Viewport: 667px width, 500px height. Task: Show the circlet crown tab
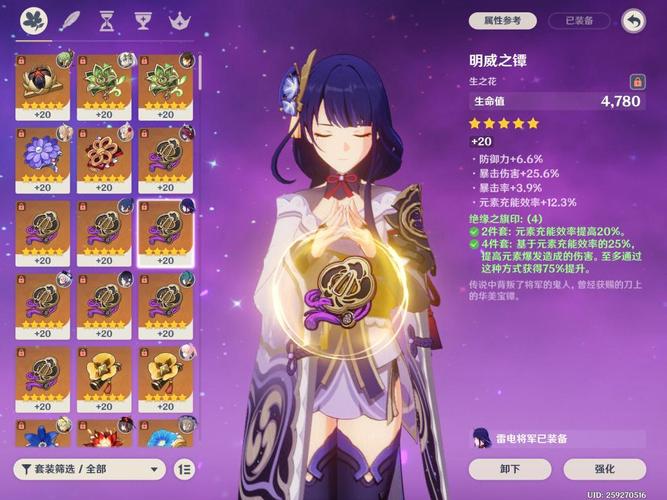(x=180, y=20)
